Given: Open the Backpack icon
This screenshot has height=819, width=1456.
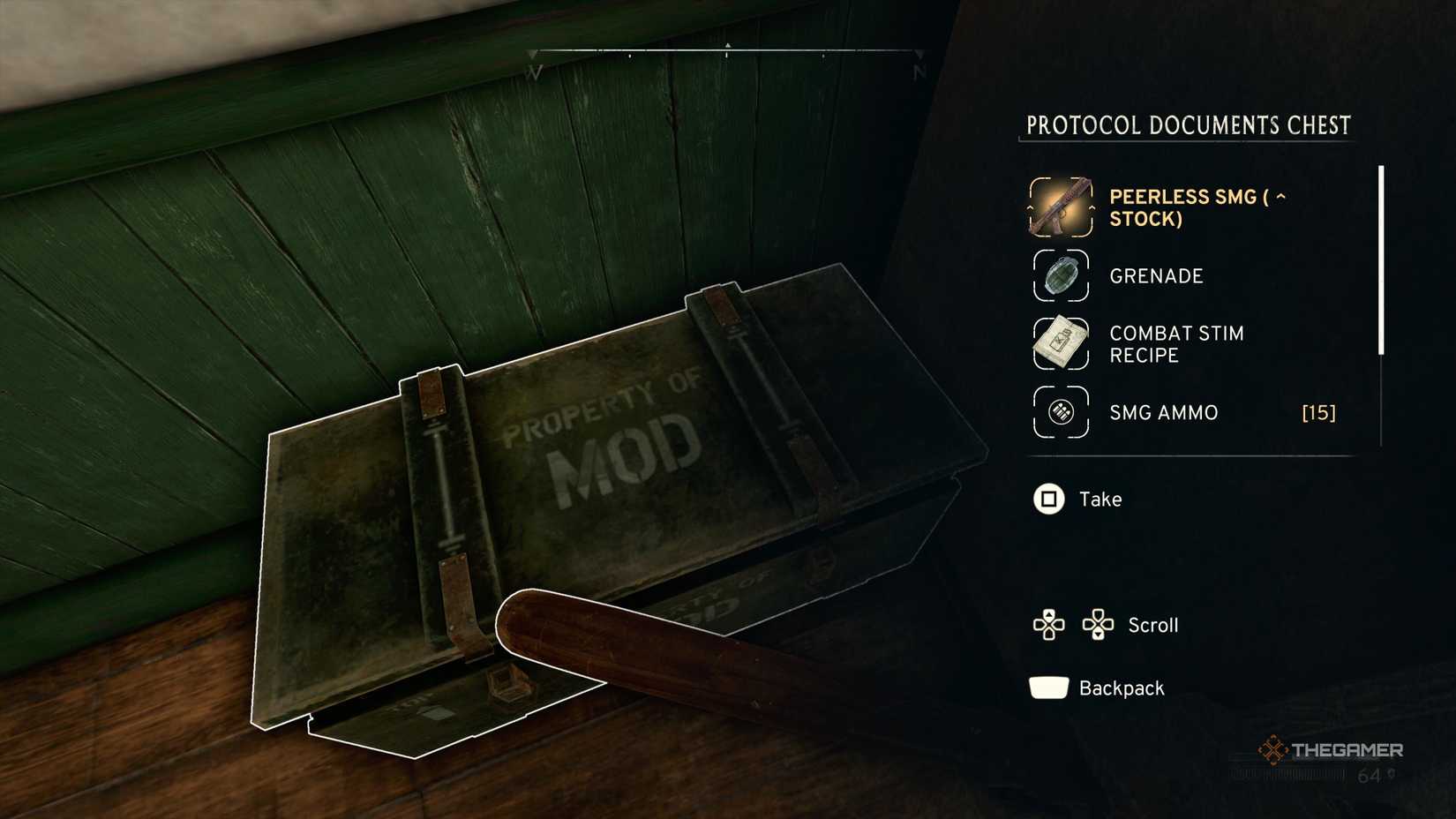Looking at the screenshot, I should [1047, 688].
